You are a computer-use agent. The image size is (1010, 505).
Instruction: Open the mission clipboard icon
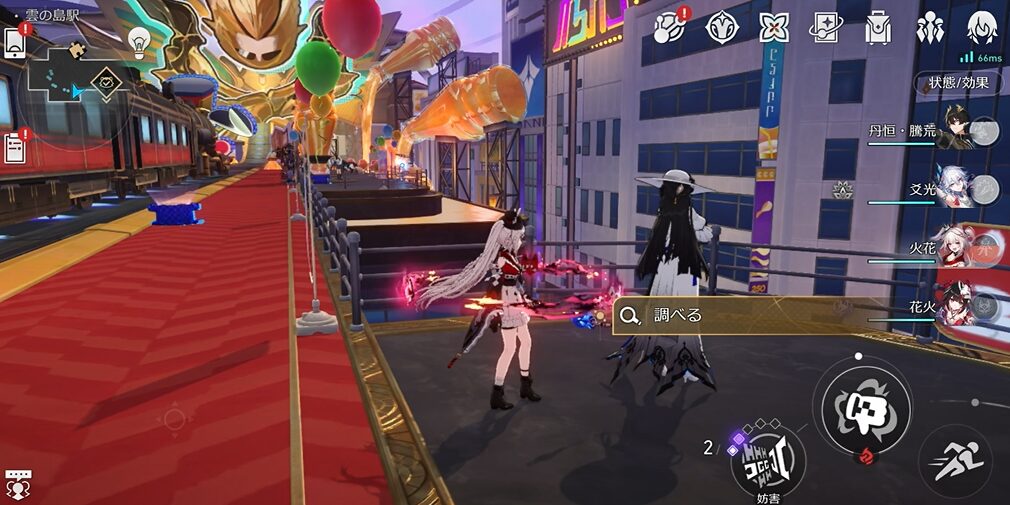tap(15, 147)
